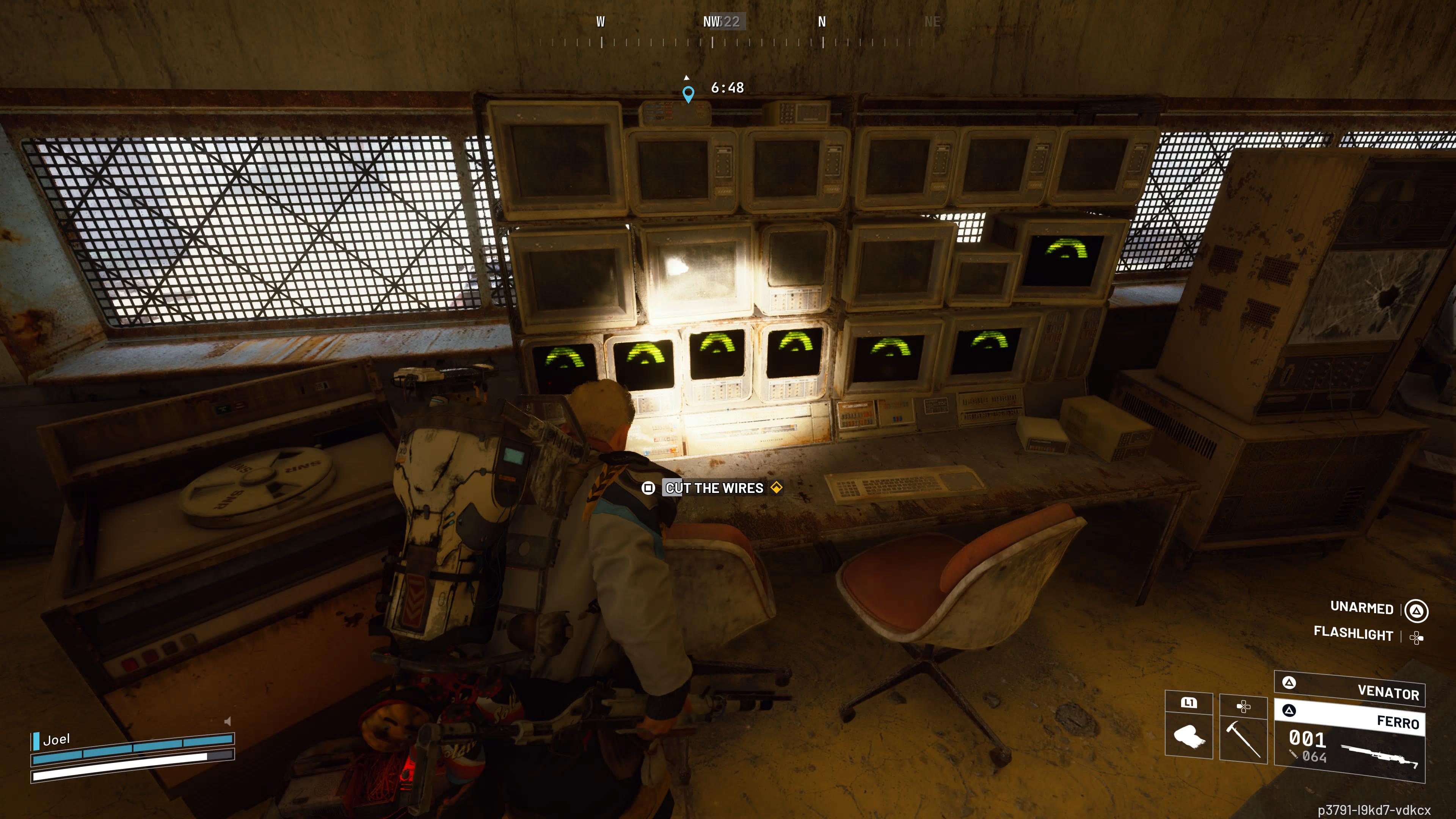Switch to the VENATOR weapon slot
Screen dimensions: 1456x819
[1390, 694]
